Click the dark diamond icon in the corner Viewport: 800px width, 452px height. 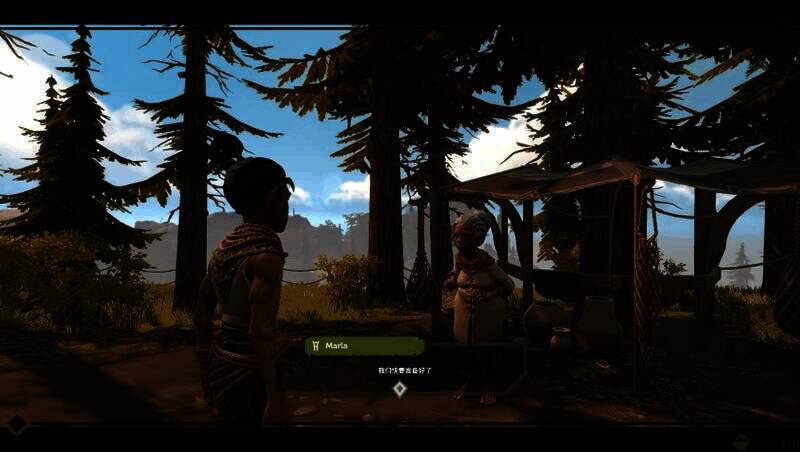17,424
